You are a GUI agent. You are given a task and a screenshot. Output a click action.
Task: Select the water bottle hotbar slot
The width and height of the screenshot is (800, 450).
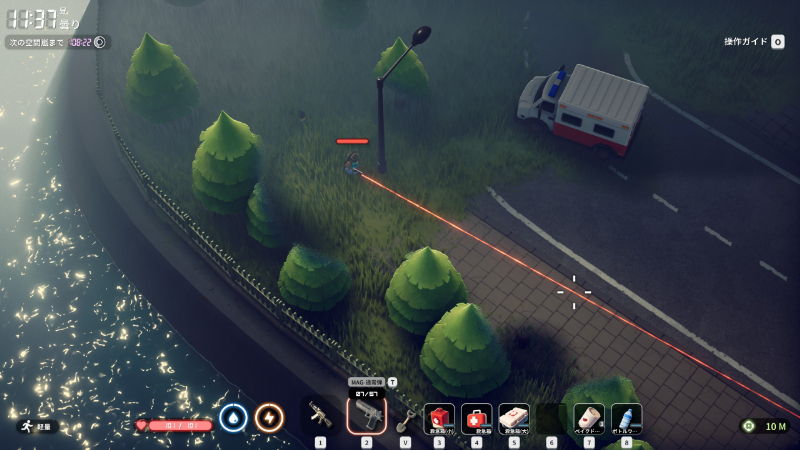pos(626,417)
